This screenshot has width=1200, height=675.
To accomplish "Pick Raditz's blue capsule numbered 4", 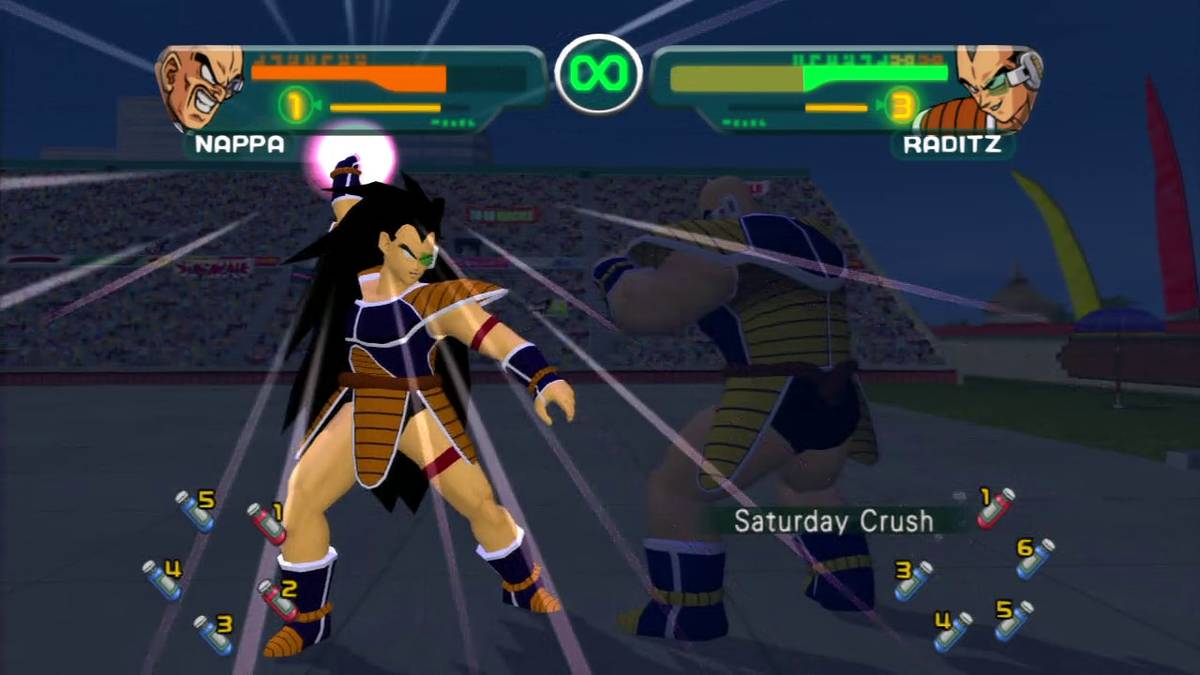I will pos(952,631).
